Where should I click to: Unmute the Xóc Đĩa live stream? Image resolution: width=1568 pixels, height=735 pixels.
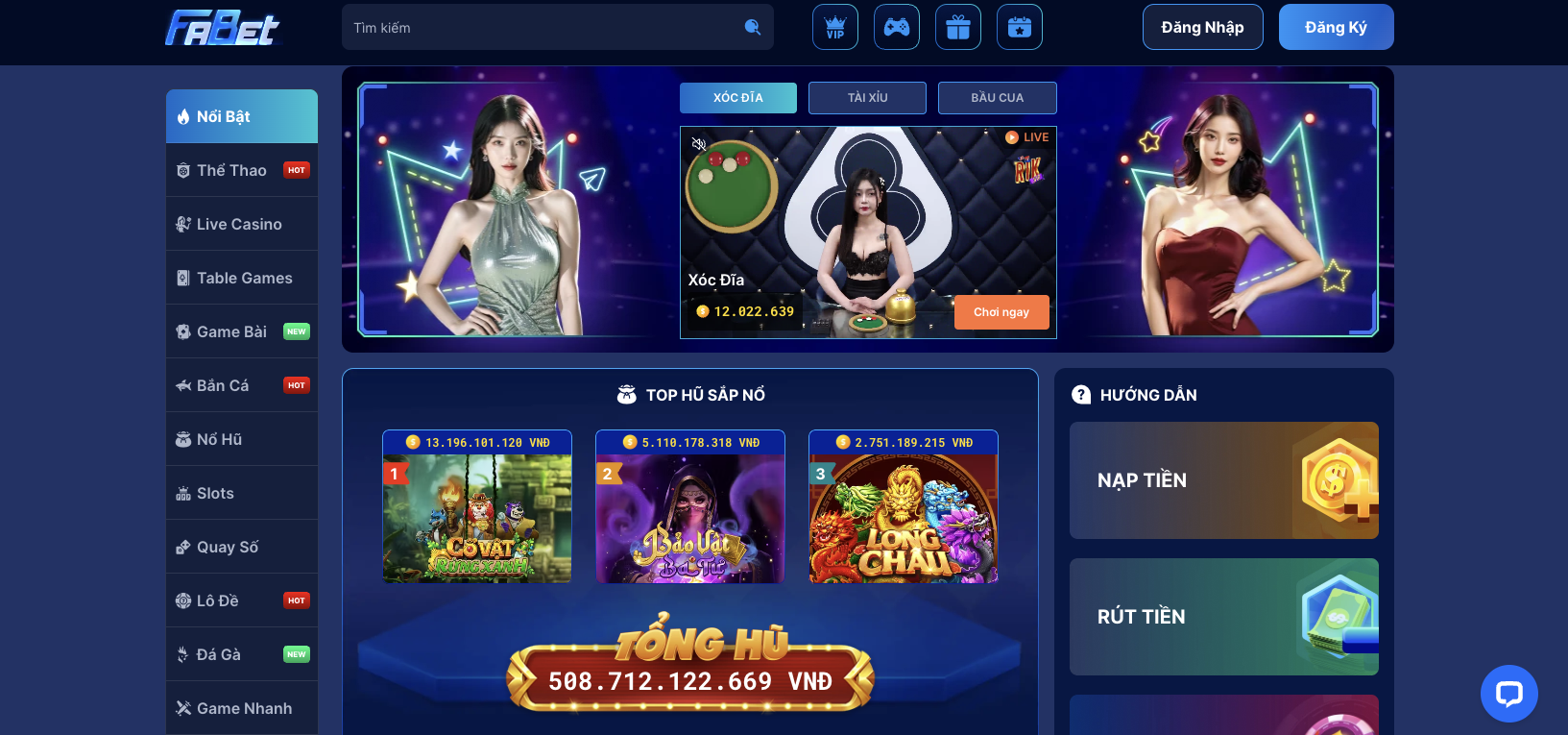[698, 142]
